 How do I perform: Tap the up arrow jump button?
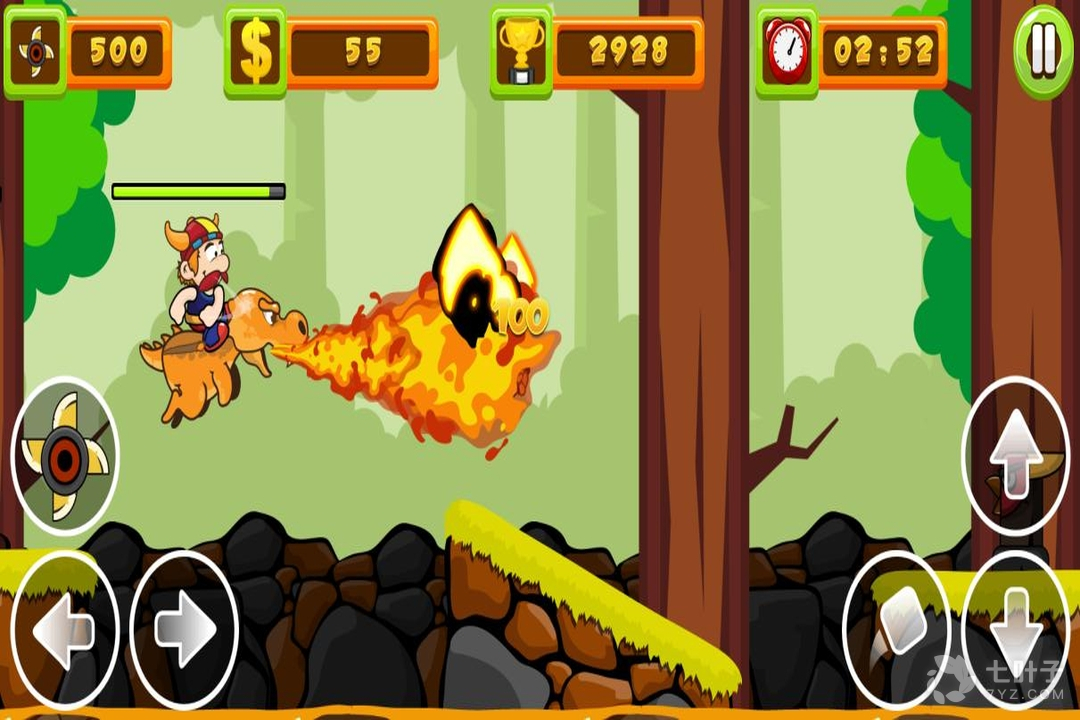click(x=1015, y=455)
